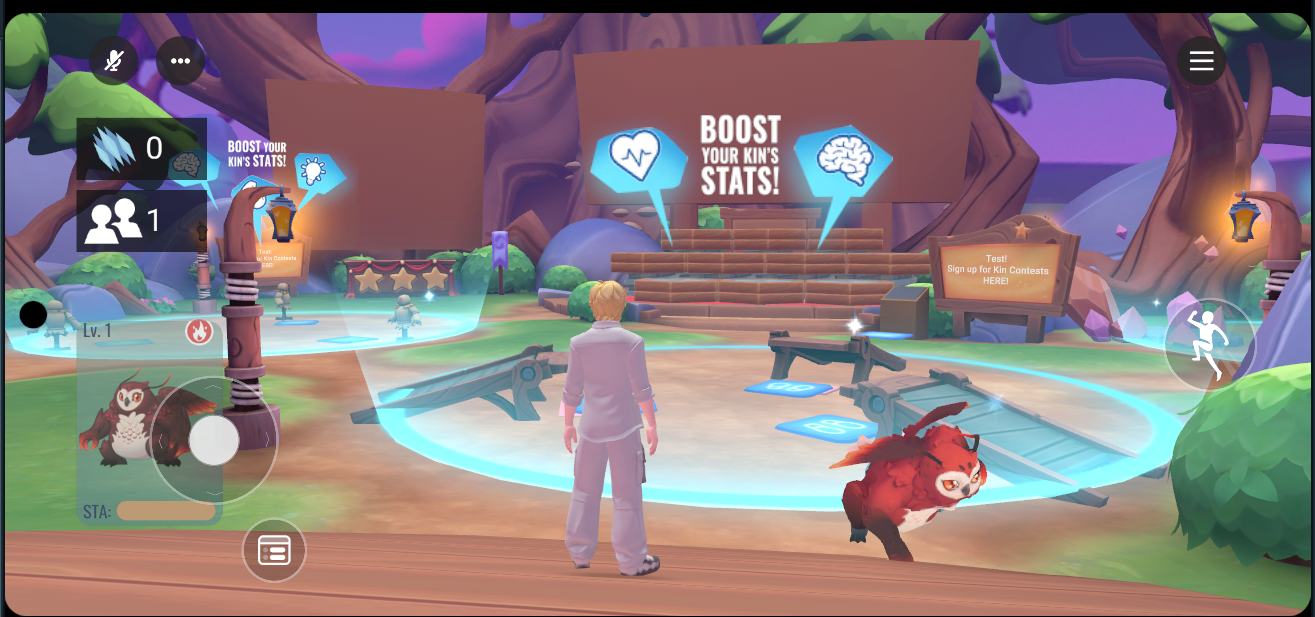
Task: Tap the virtual joystick thumb knob
Action: (x=214, y=440)
